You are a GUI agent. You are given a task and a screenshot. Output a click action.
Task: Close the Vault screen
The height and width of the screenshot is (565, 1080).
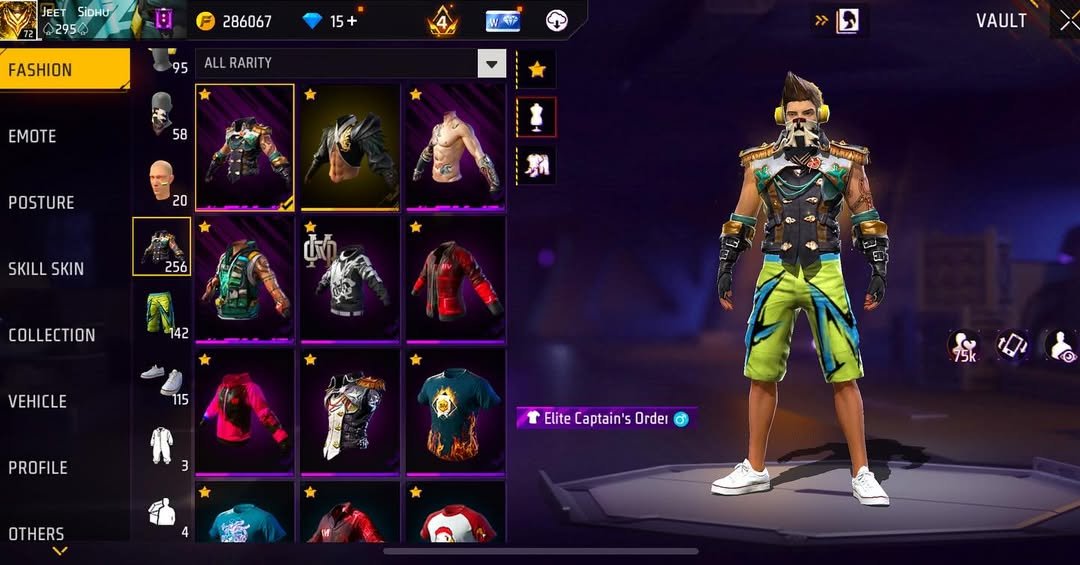click(1068, 22)
